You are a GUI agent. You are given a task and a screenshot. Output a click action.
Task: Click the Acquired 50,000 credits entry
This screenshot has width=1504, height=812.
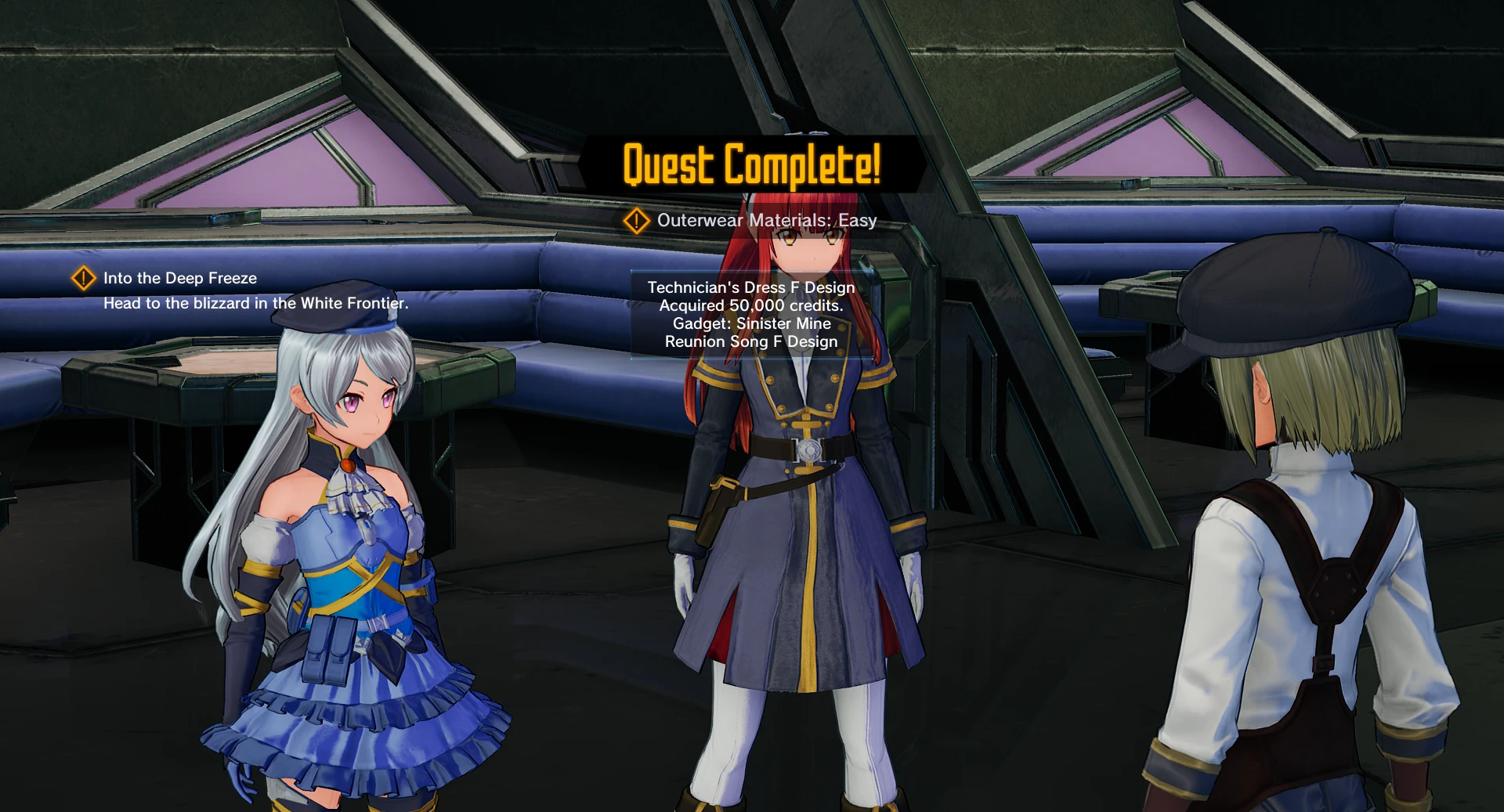click(x=750, y=305)
